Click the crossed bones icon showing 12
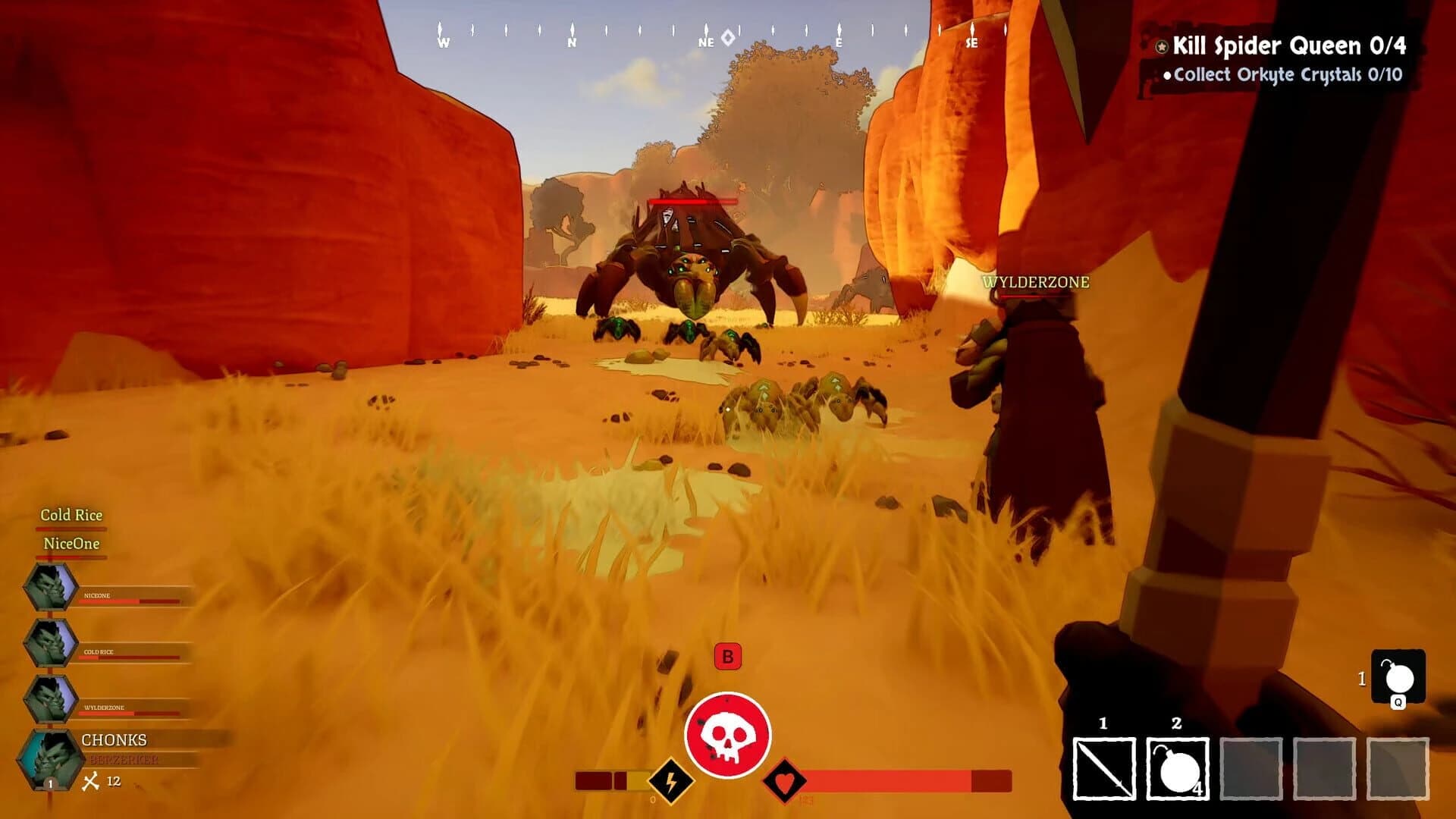Screen dimensions: 1456x819 92,781
